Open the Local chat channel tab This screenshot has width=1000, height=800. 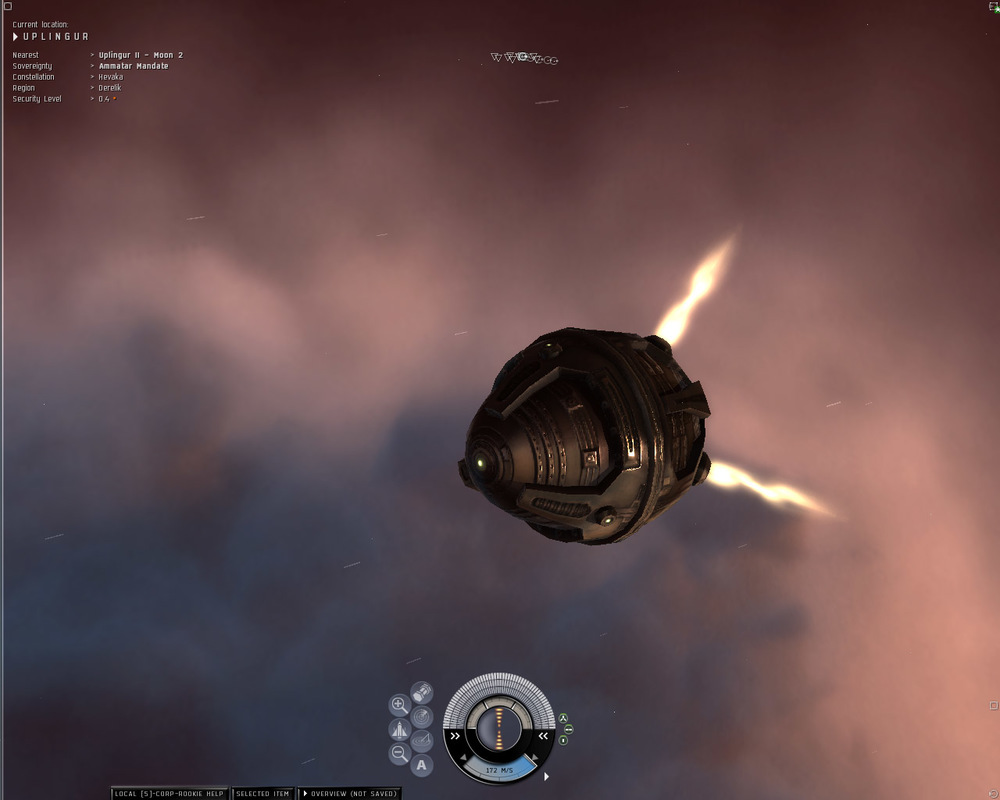tap(169, 793)
